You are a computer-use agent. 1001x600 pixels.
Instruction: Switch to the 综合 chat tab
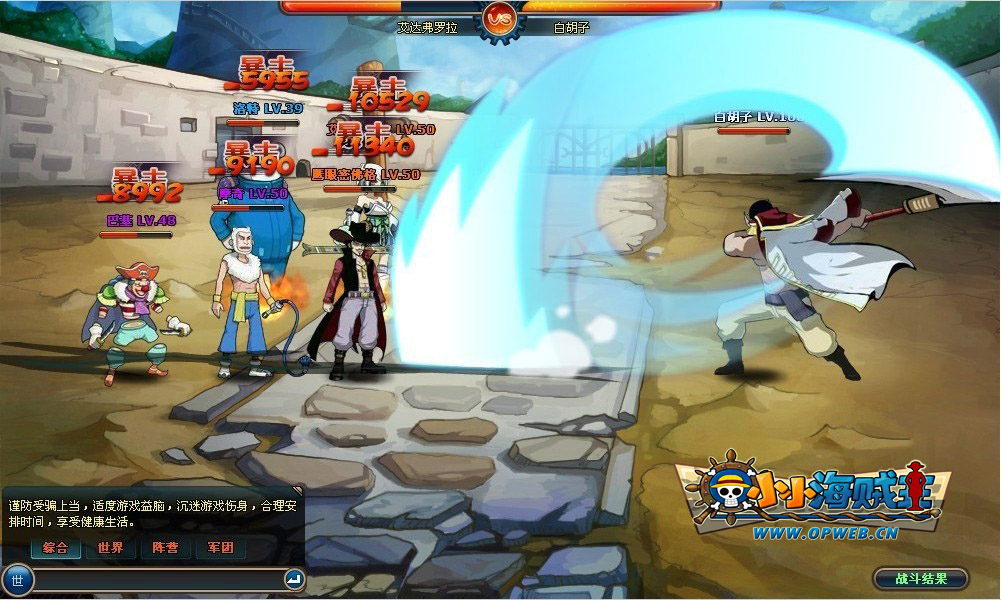(56, 548)
